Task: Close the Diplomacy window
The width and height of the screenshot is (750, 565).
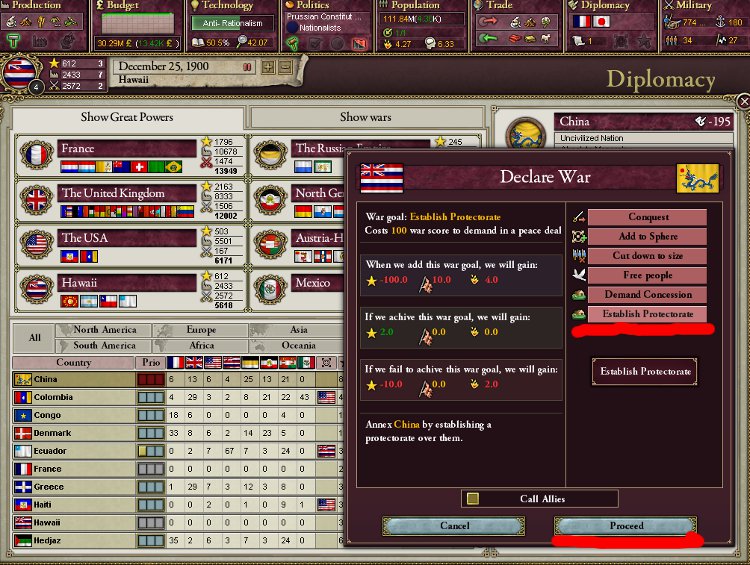Action: pyautogui.click(x=742, y=102)
